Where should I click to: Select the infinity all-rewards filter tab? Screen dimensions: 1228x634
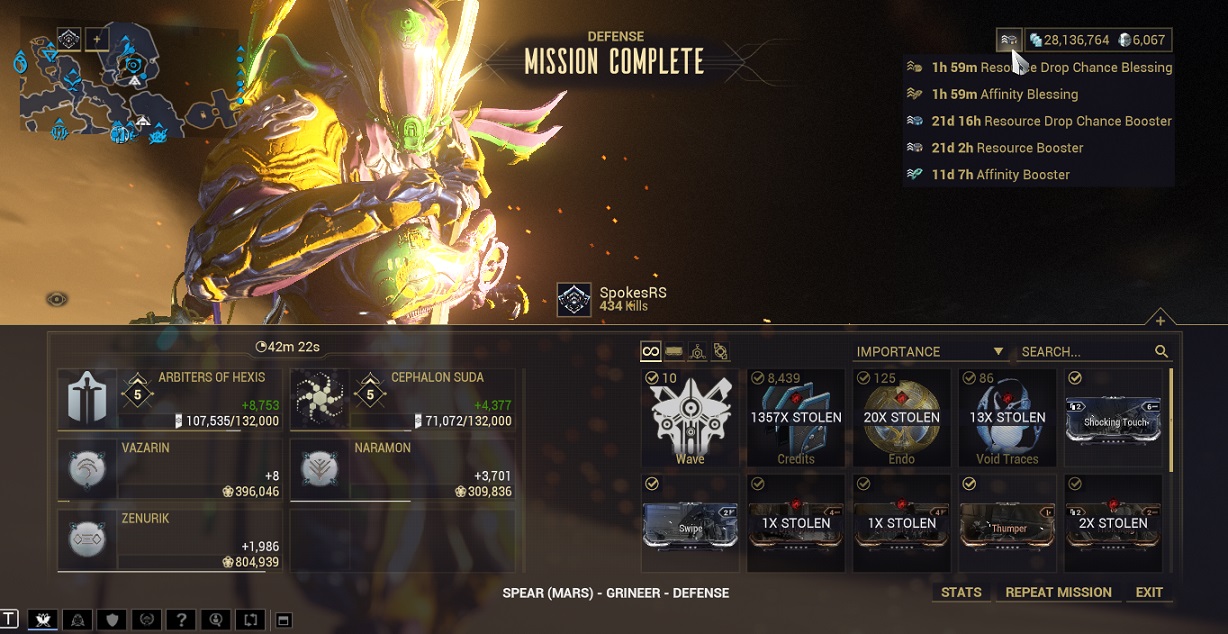pyautogui.click(x=651, y=352)
